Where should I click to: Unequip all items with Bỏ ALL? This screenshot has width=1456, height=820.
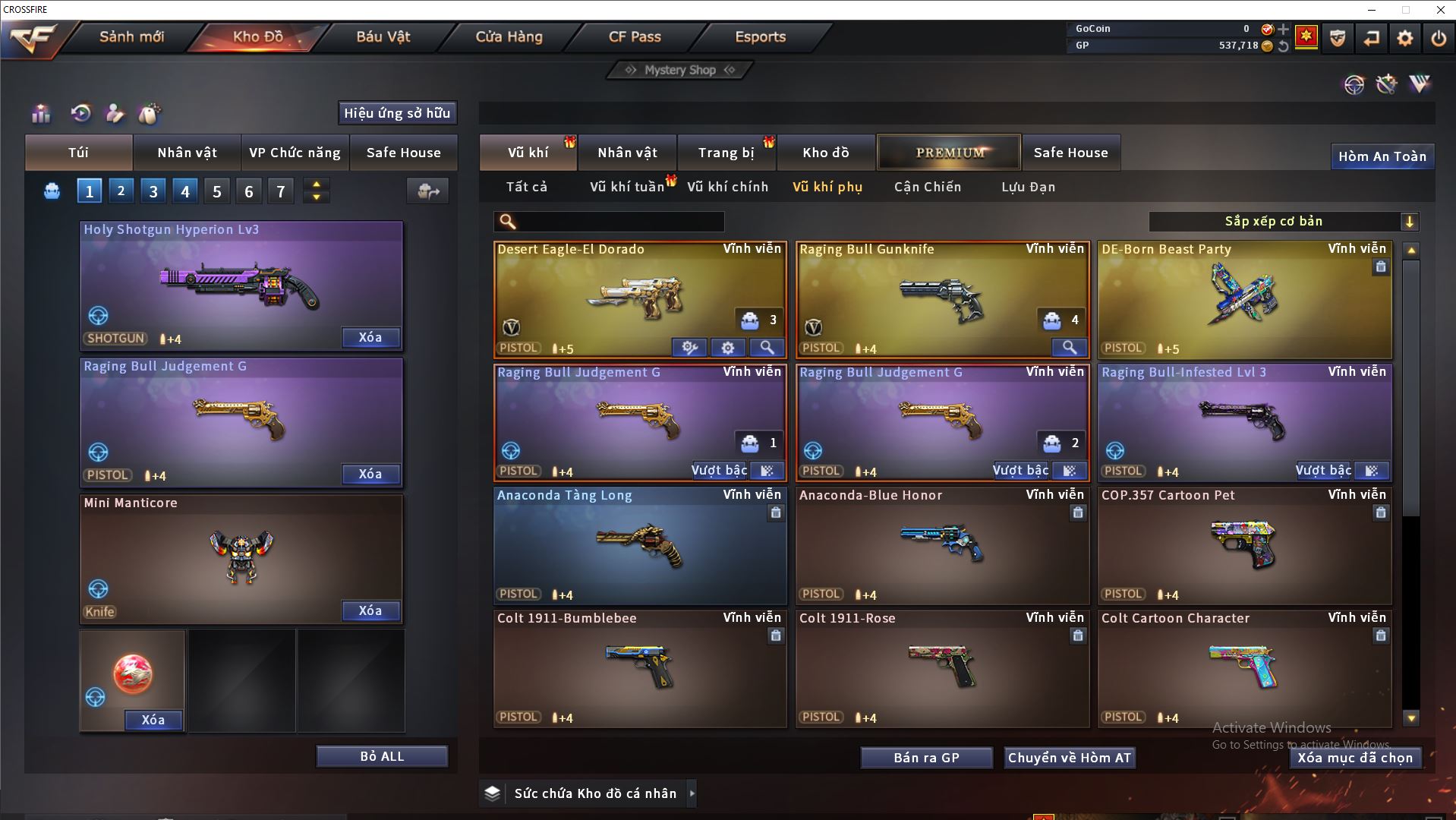click(382, 756)
